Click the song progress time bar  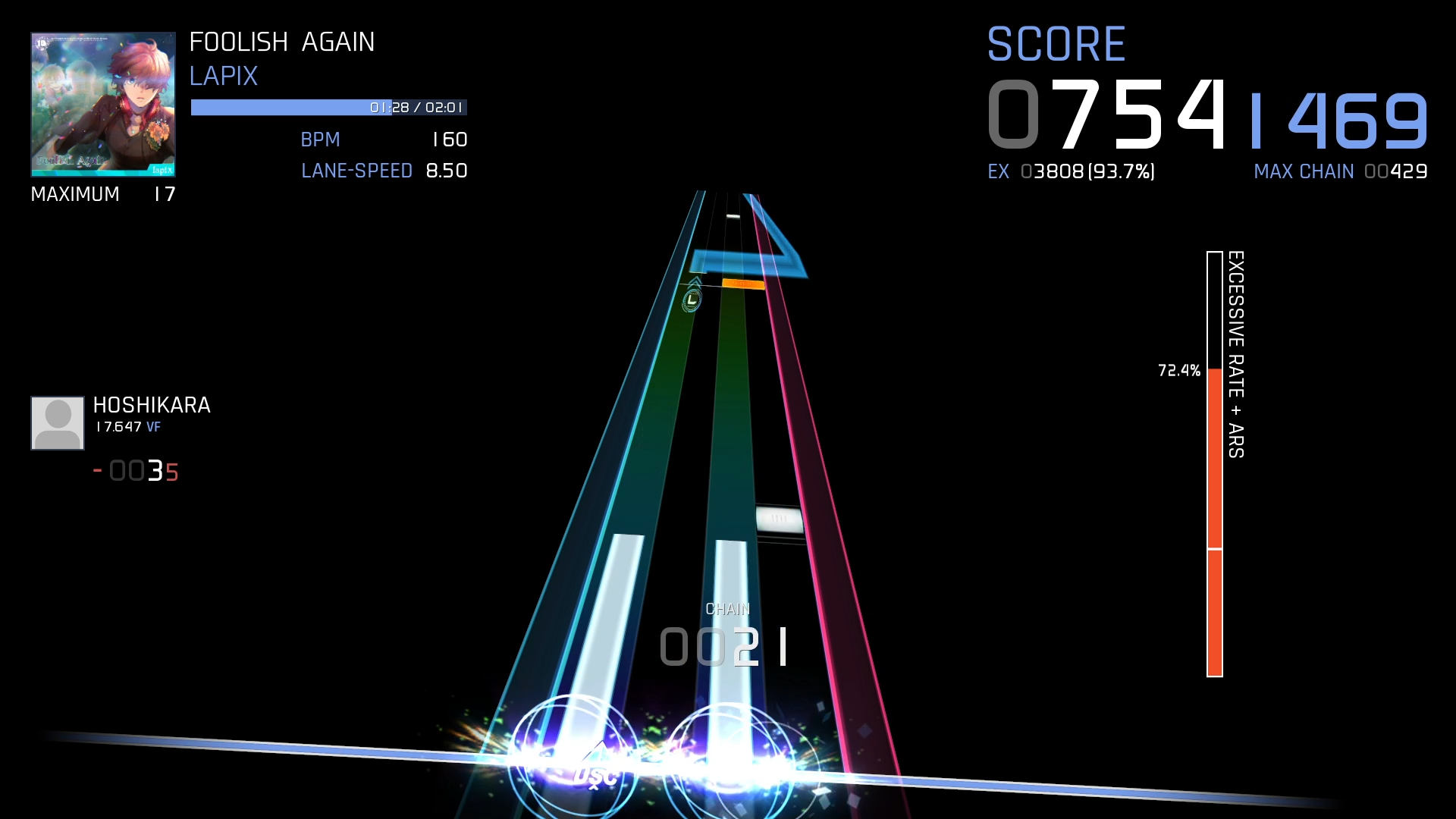pyautogui.click(x=328, y=108)
